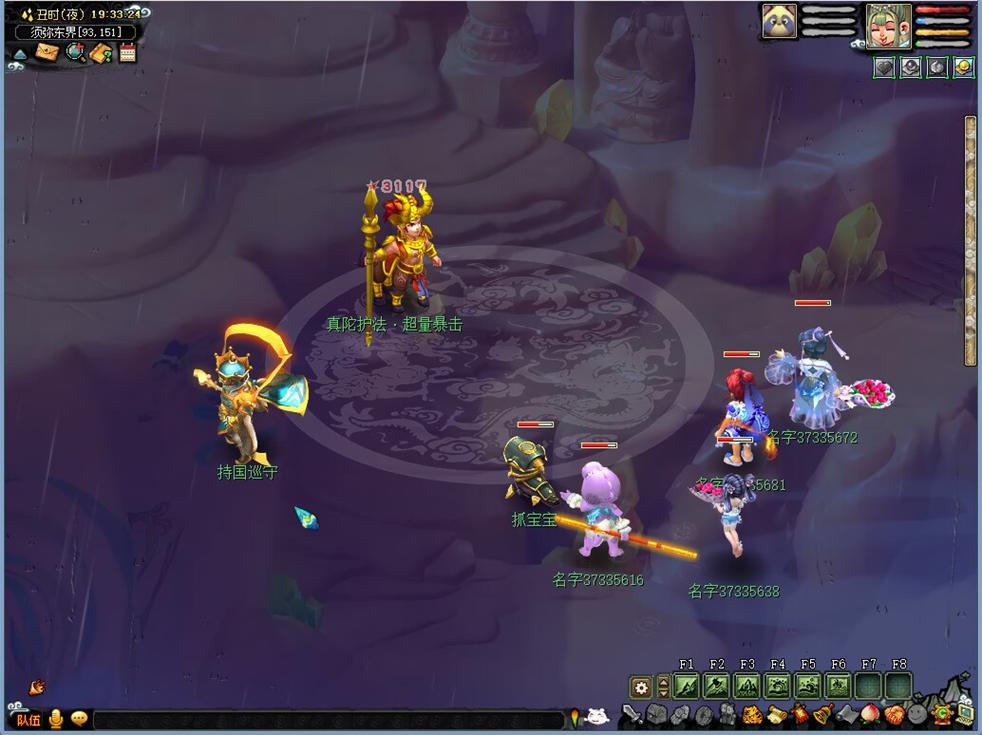This screenshot has height=735, width=982.
Task: Trigger the F5 wave skill
Action: (x=808, y=686)
